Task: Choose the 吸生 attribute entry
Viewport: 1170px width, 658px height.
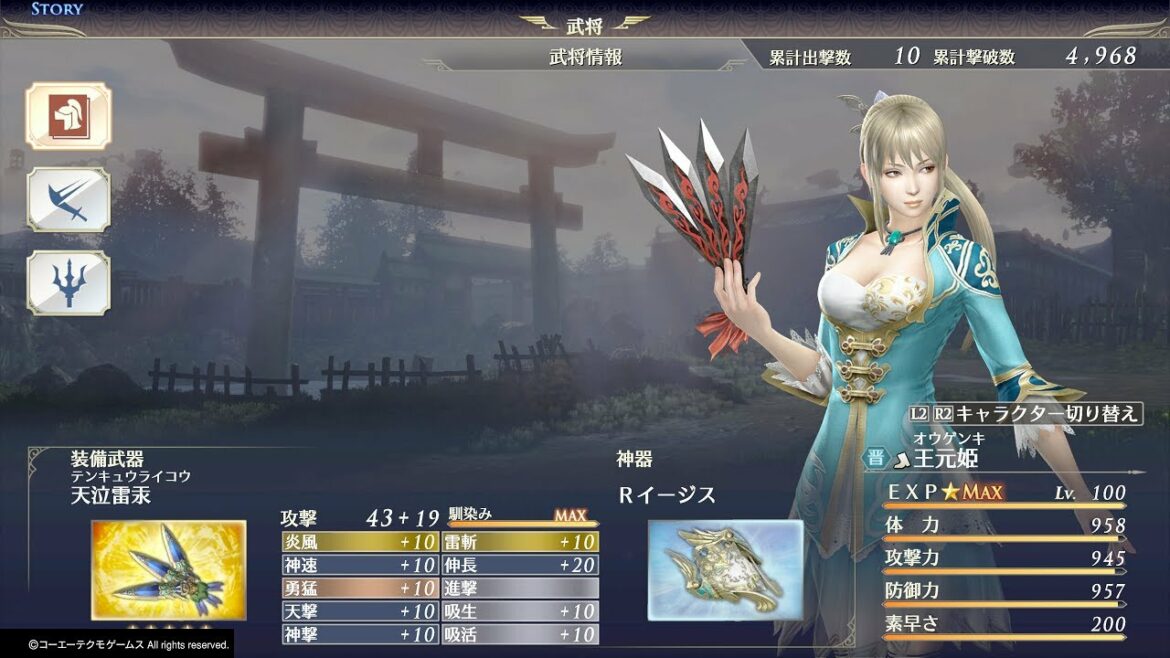Action: [x=520, y=611]
